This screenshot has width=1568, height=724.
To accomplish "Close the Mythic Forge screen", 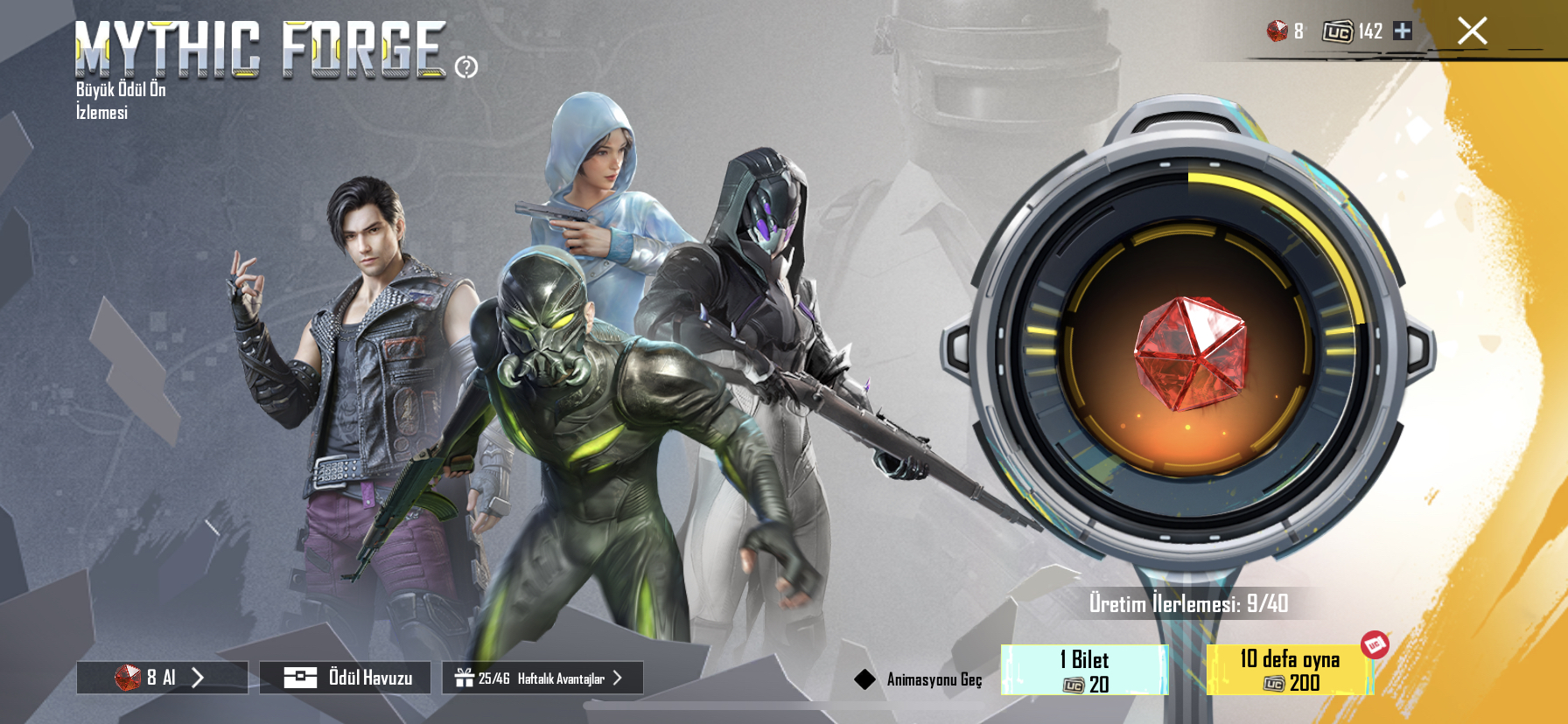I will pyautogui.click(x=1472, y=31).
